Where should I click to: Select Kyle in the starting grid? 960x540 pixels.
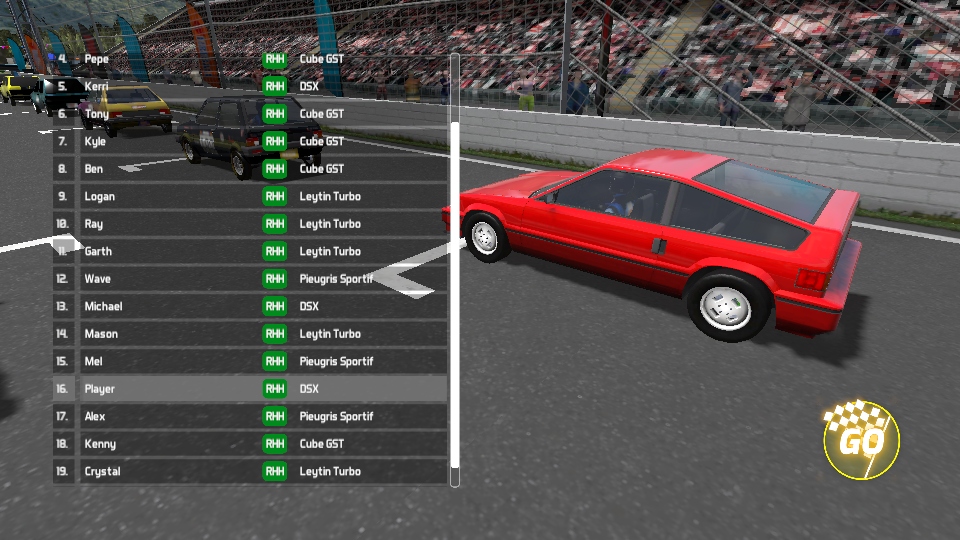250,141
